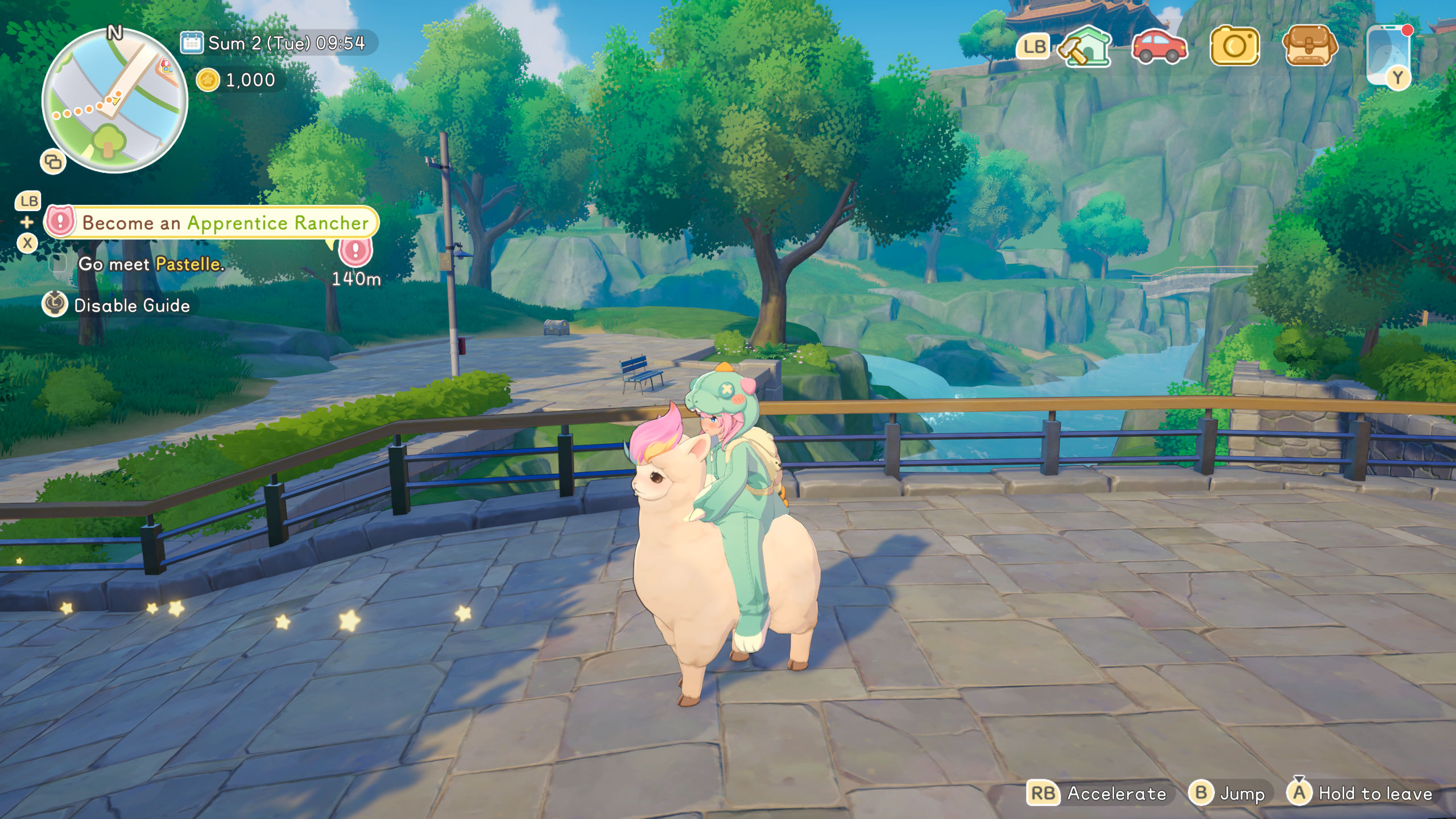Click the gold coin currency icon
The width and height of the screenshot is (1456, 819).
click(x=209, y=80)
